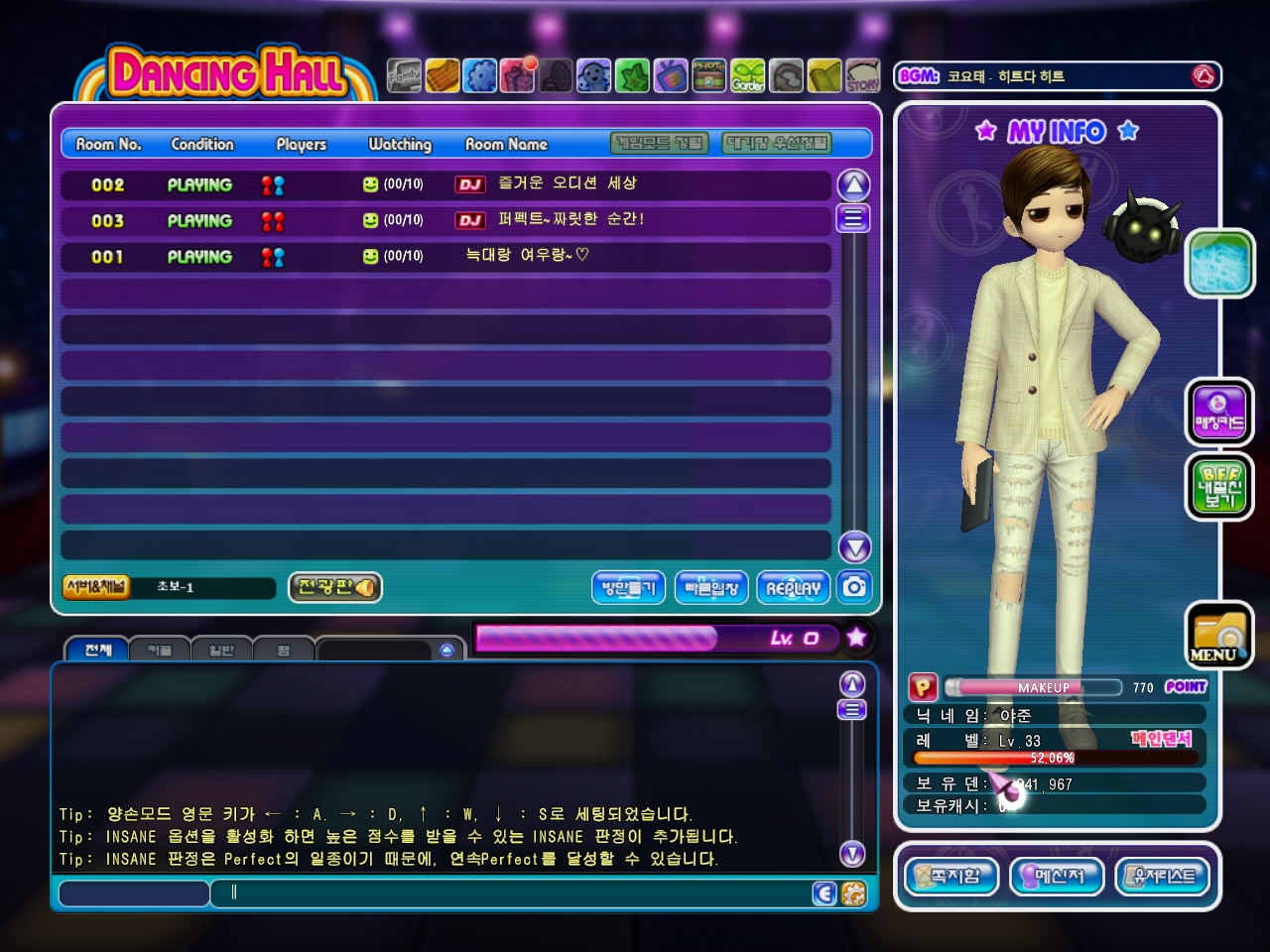Open the 유저리스트 user list button
Image resolution: width=1270 pixels, height=952 pixels.
pyautogui.click(x=1164, y=876)
